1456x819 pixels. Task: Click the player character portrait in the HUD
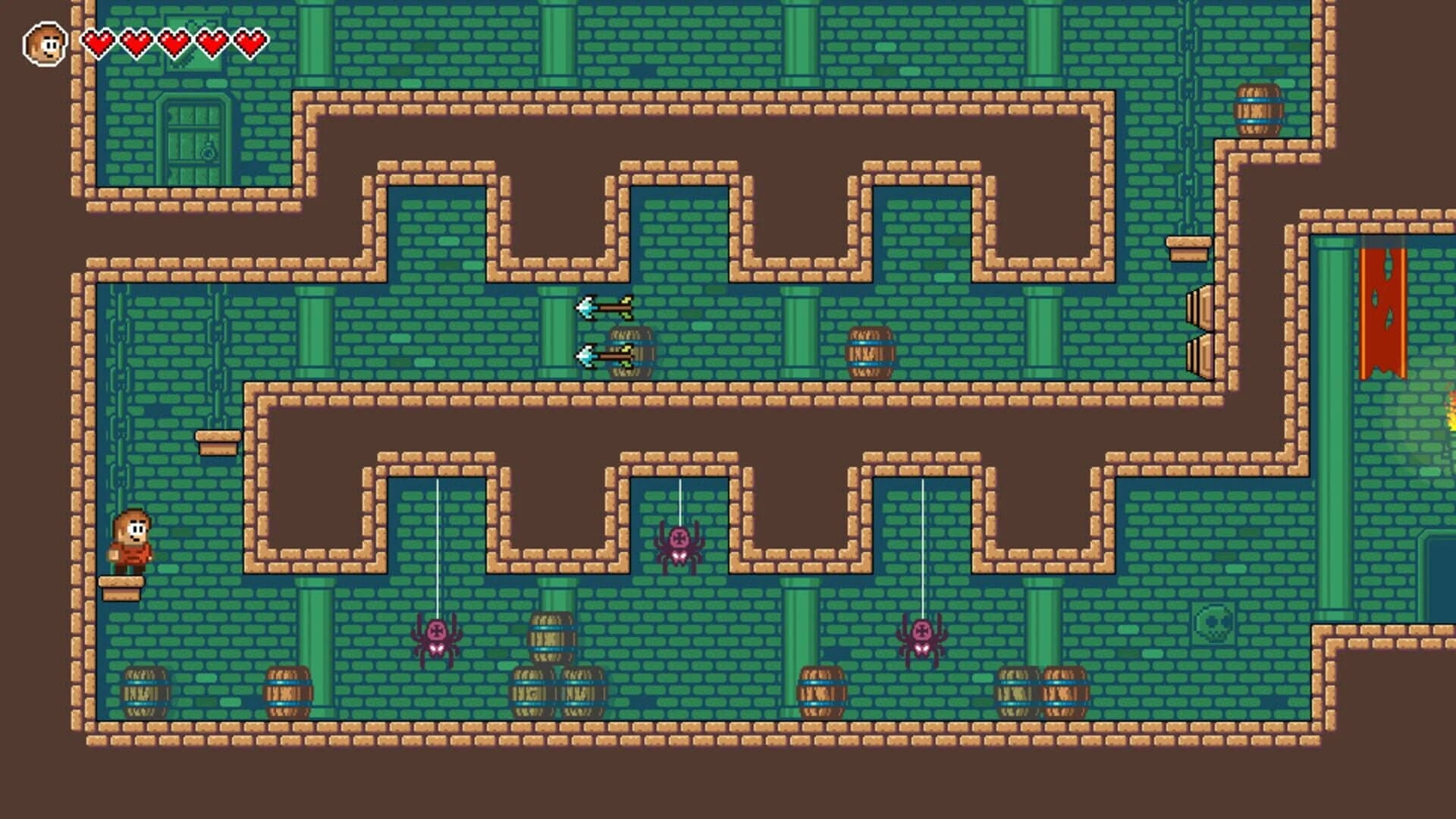pyautogui.click(x=44, y=42)
